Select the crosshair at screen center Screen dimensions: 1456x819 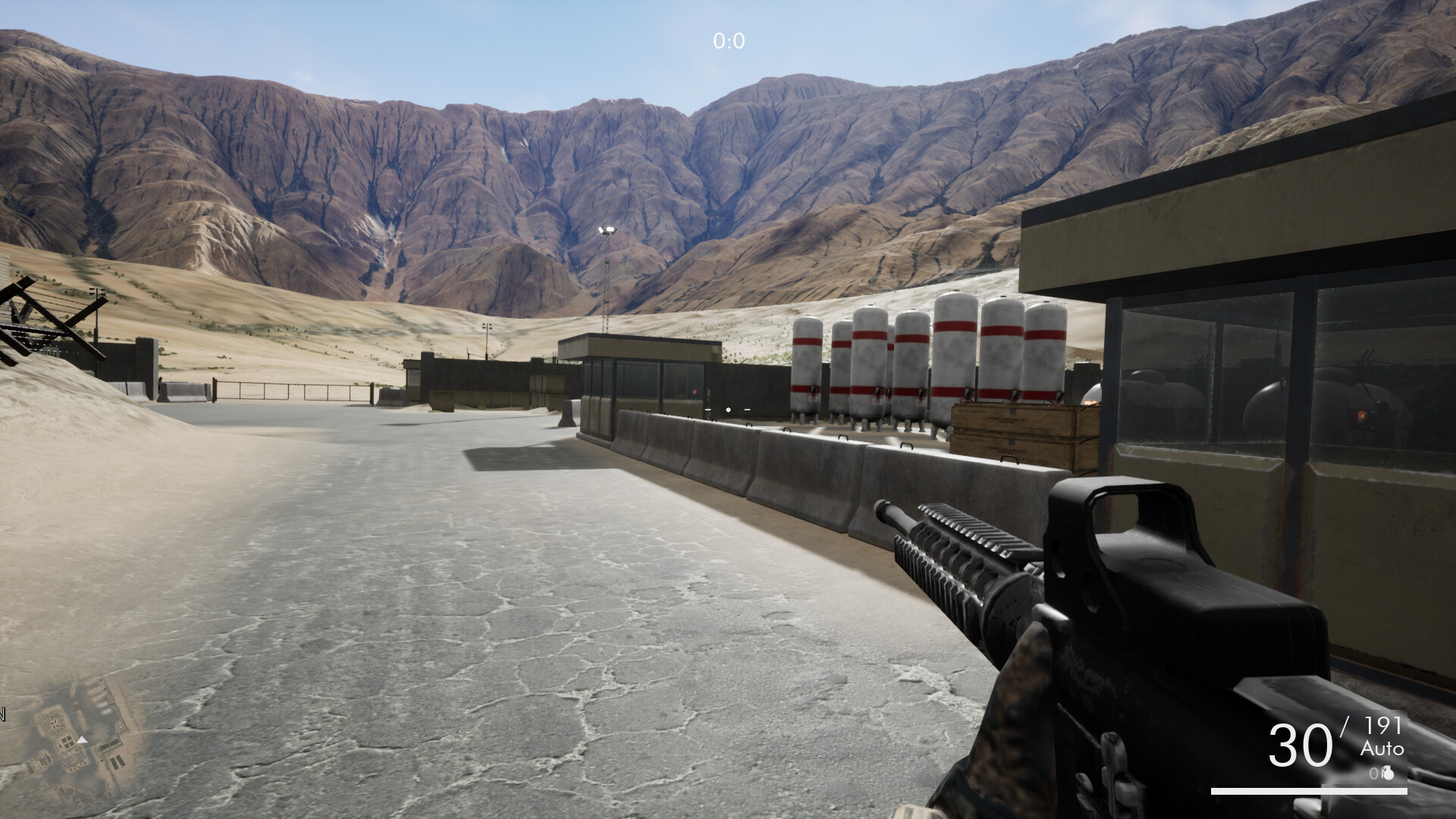[726, 409]
